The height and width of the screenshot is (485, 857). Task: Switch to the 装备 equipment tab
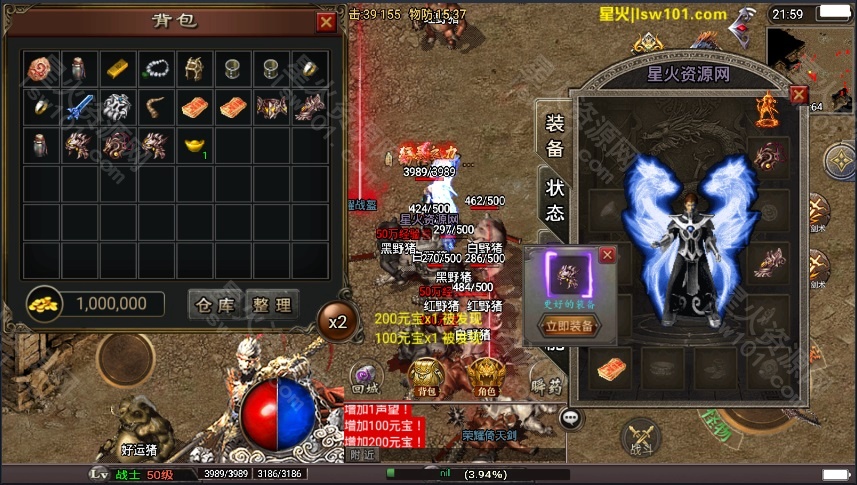pos(554,136)
